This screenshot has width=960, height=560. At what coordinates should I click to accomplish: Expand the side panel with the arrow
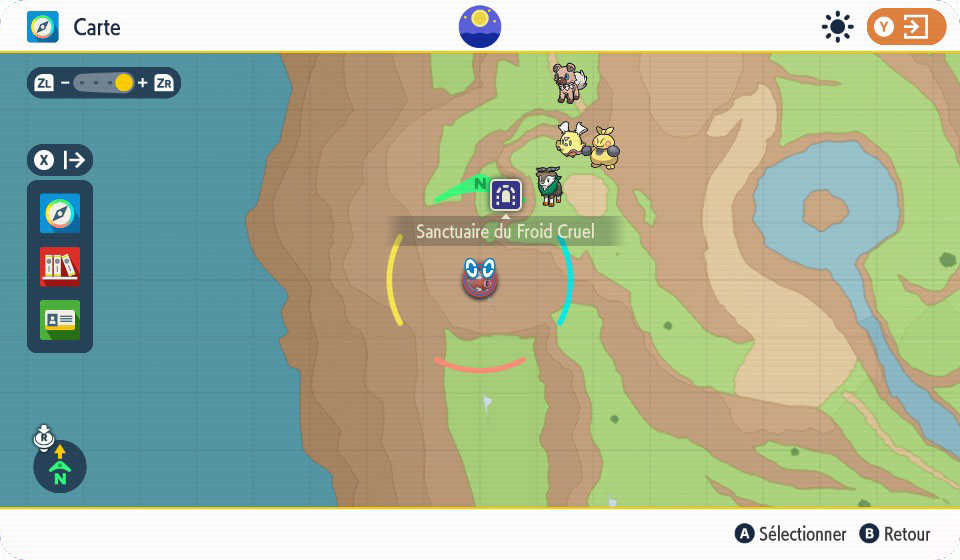click(x=61, y=159)
